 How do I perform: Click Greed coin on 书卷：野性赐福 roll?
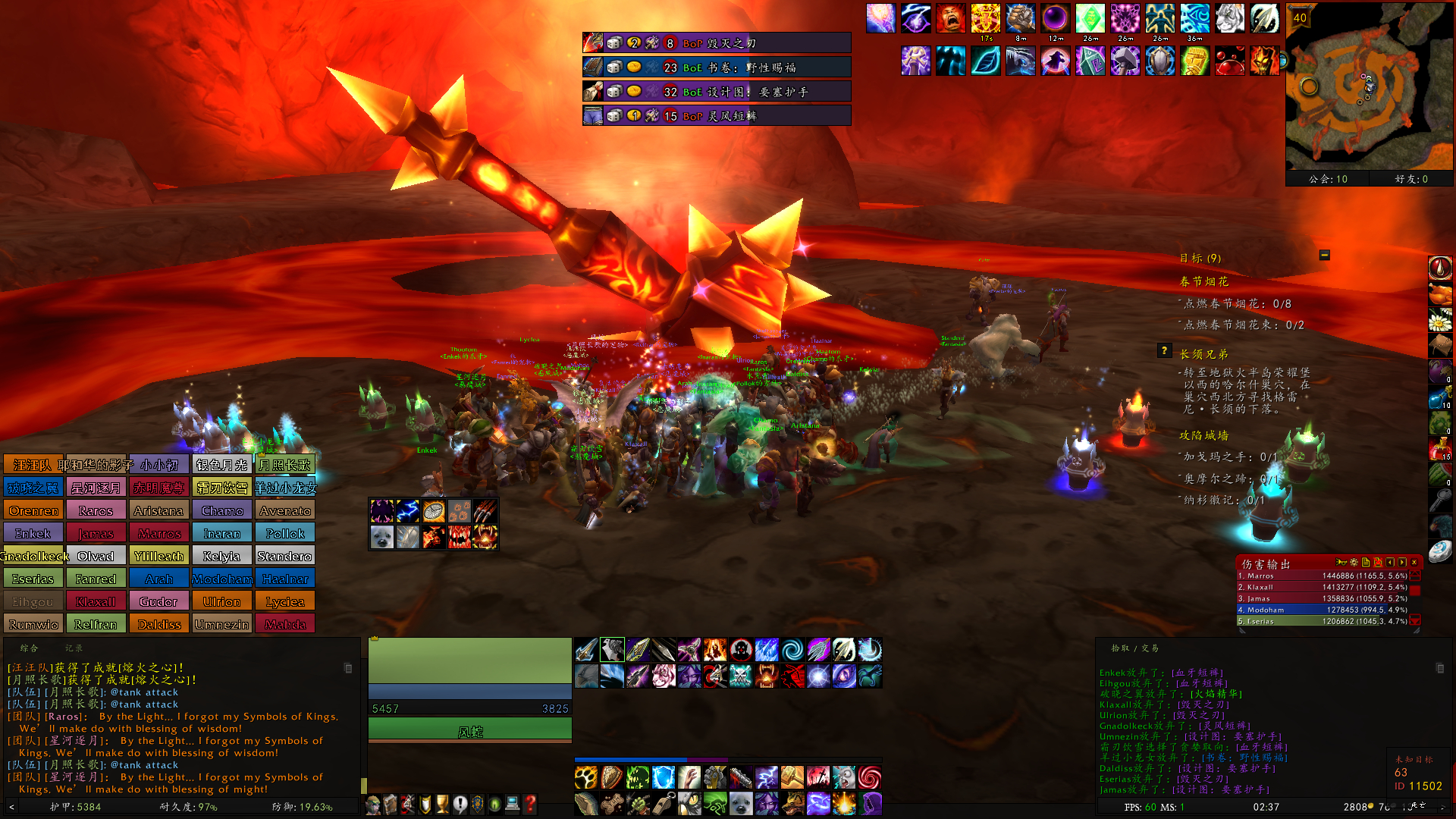point(634,67)
